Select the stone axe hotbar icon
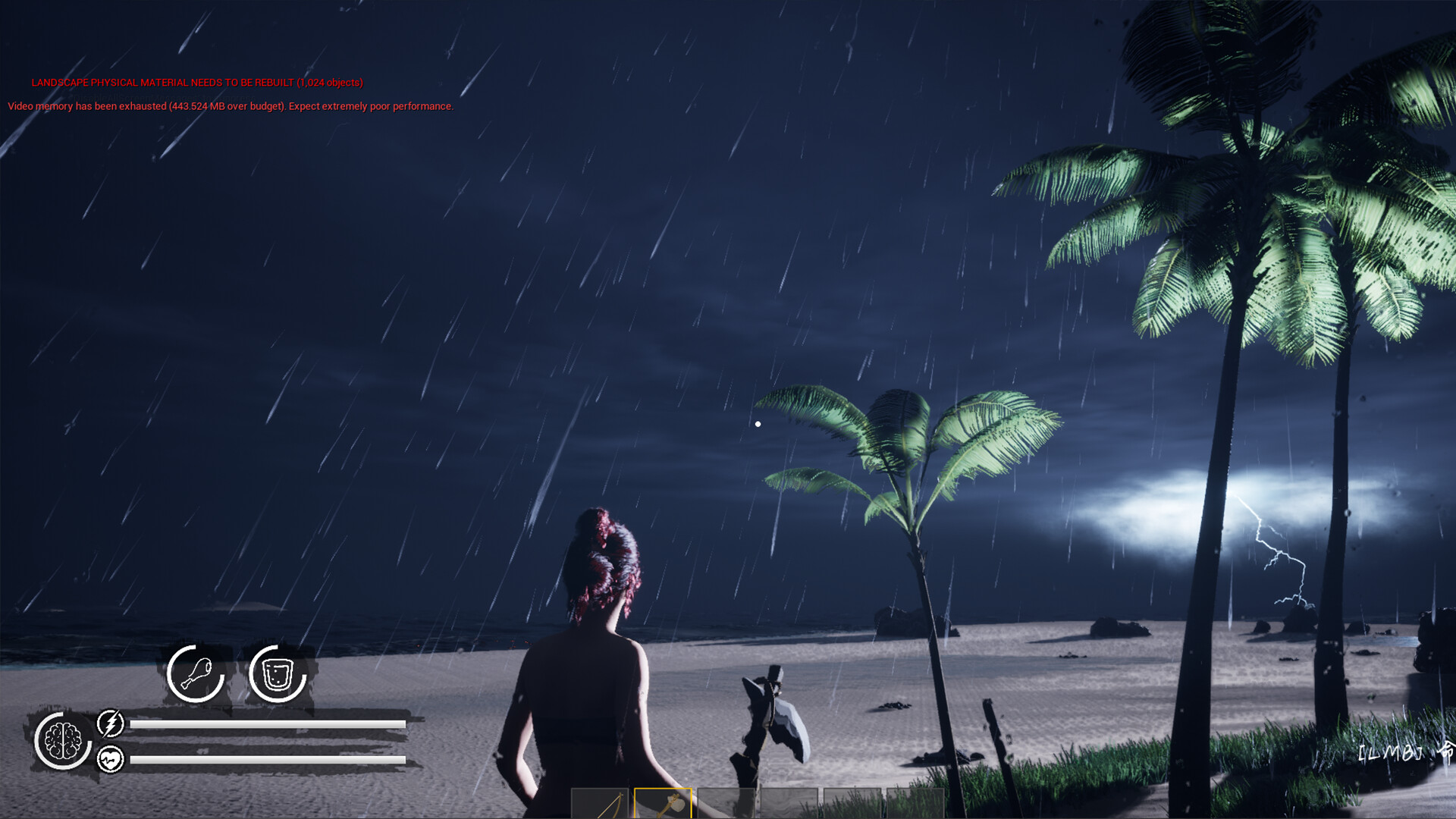Image resolution: width=1456 pixels, height=819 pixels. click(x=664, y=804)
